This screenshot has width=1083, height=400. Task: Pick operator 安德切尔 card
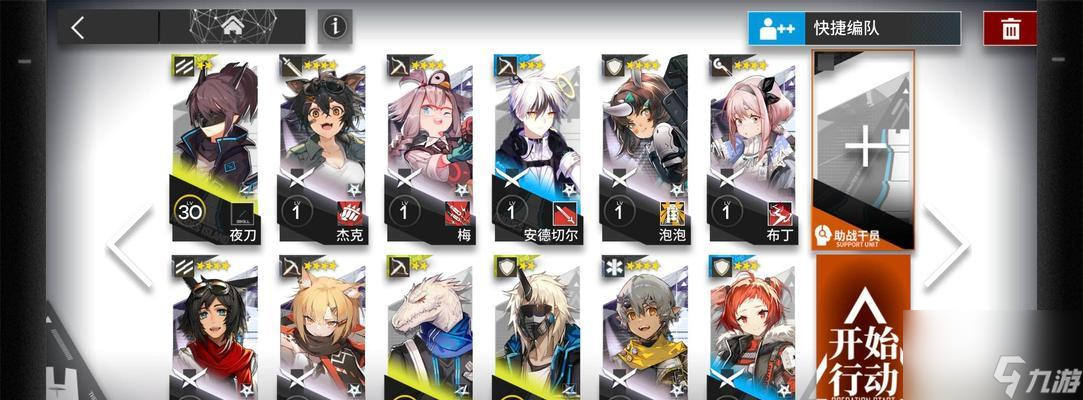click(x=536, y=148)
